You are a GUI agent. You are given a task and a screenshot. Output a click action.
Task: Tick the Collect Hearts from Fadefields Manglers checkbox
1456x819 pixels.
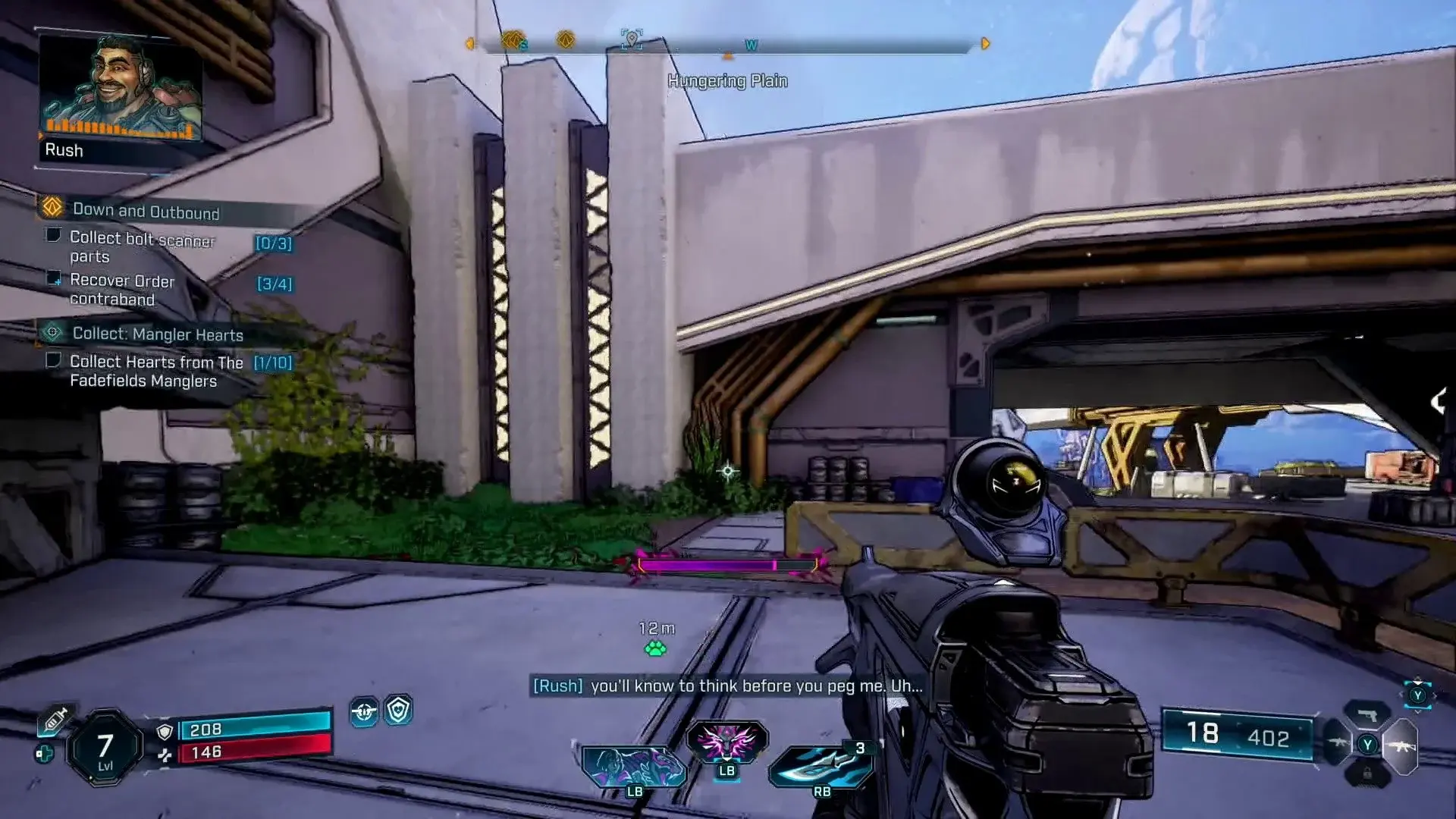pos(54,360)
